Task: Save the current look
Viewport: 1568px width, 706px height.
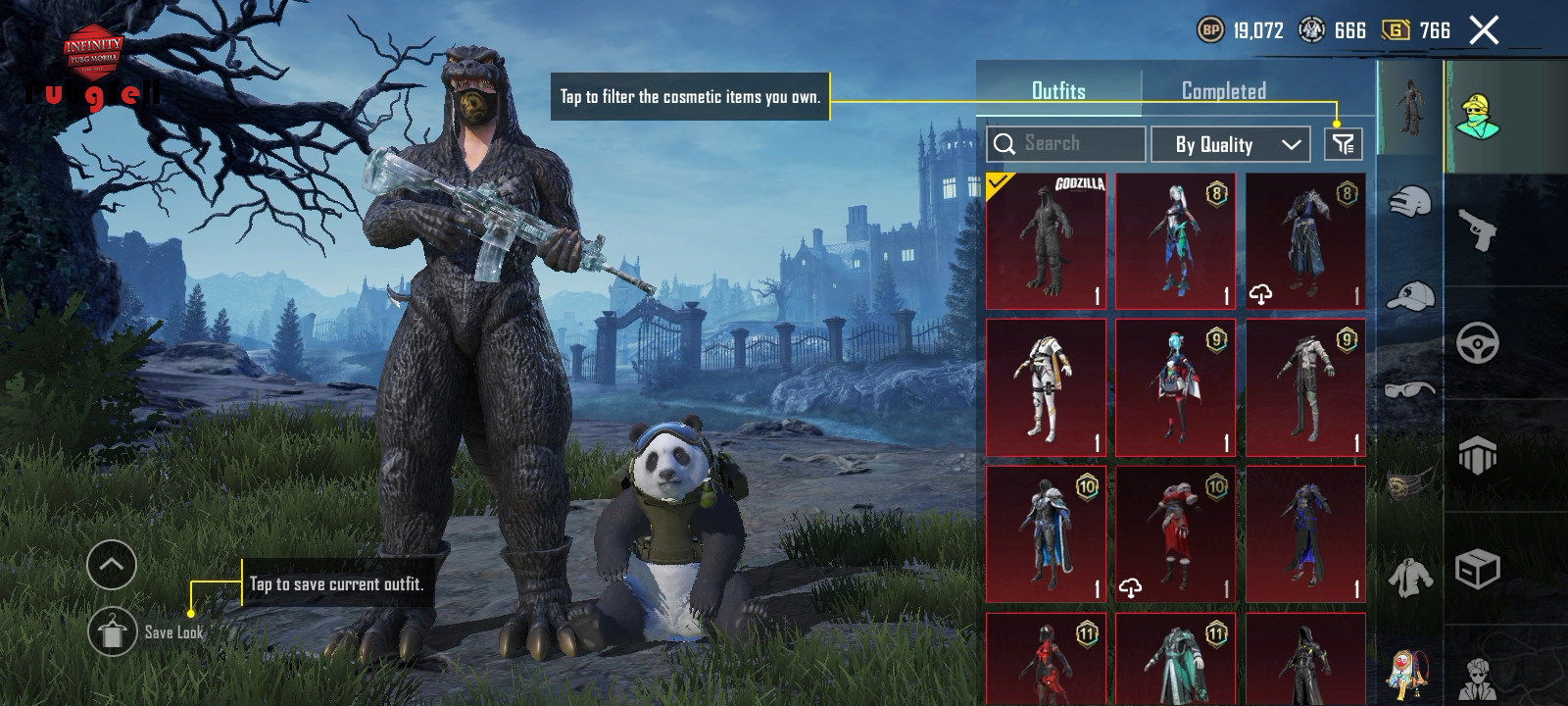Action: click(113, 632)
